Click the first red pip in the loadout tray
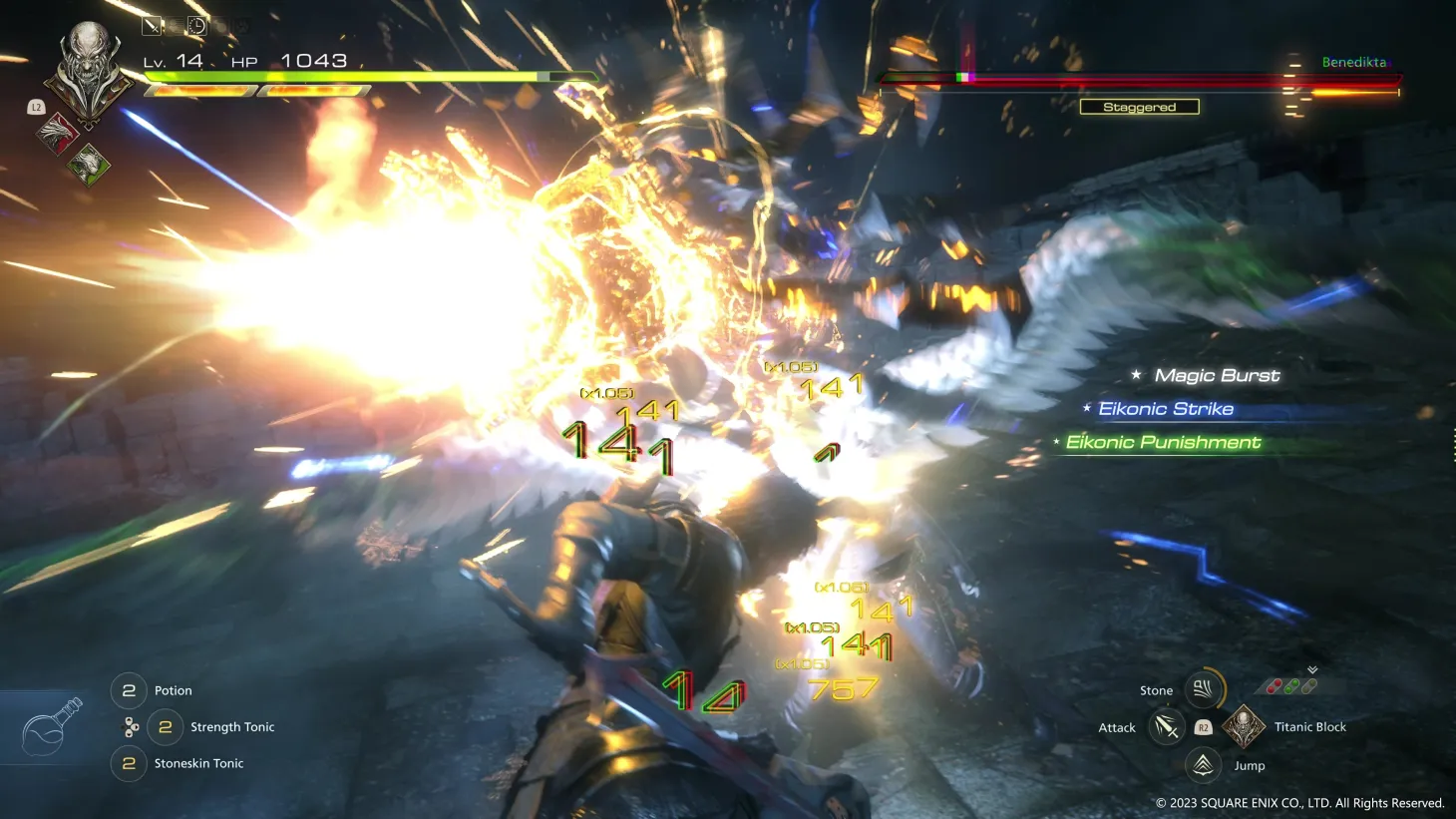The image size is (1456, 819). (1272, 686)
